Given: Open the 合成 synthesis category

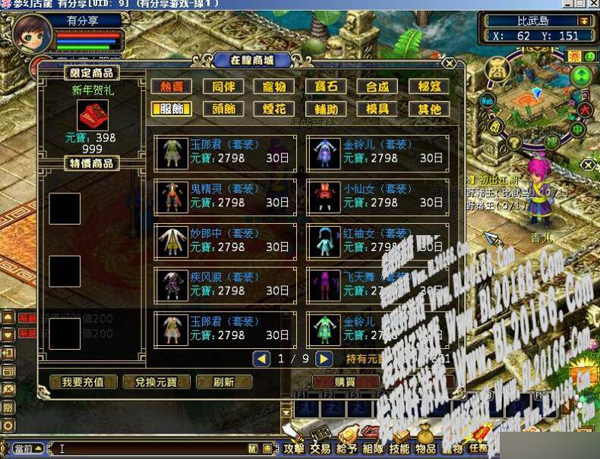Looking at the screenshot, I should [376, 87].
